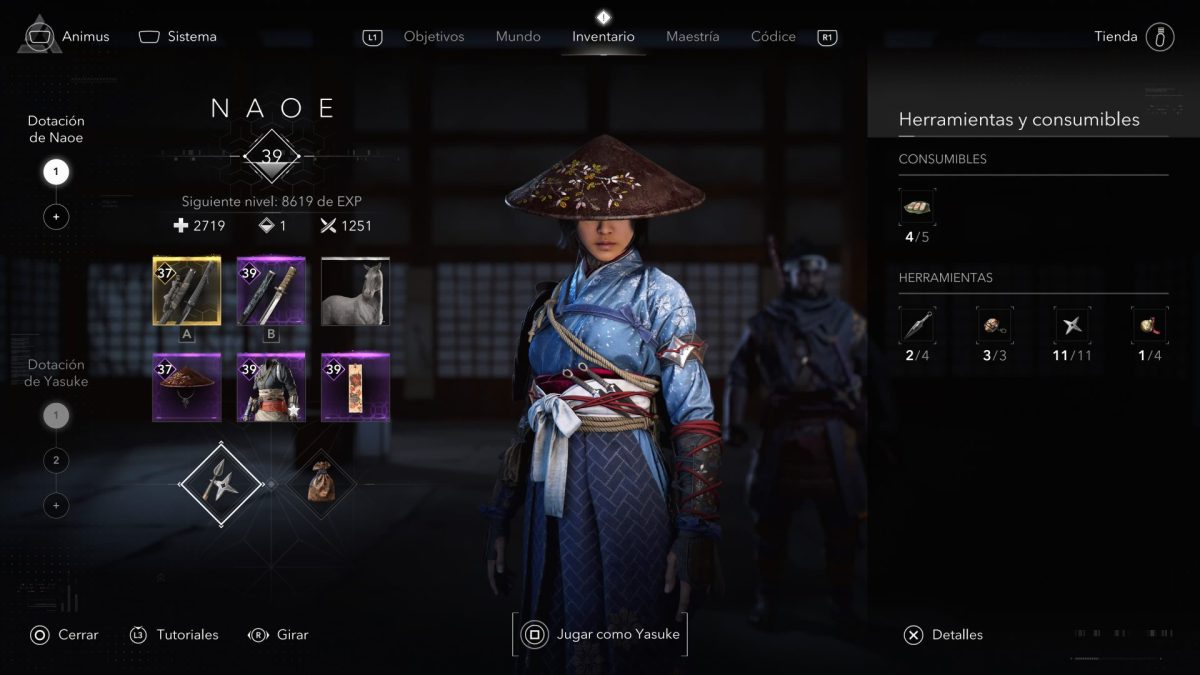Select the amulet trinket slot
The height and width of the screenshot is (675, 1200).
[x=355, y=387]
